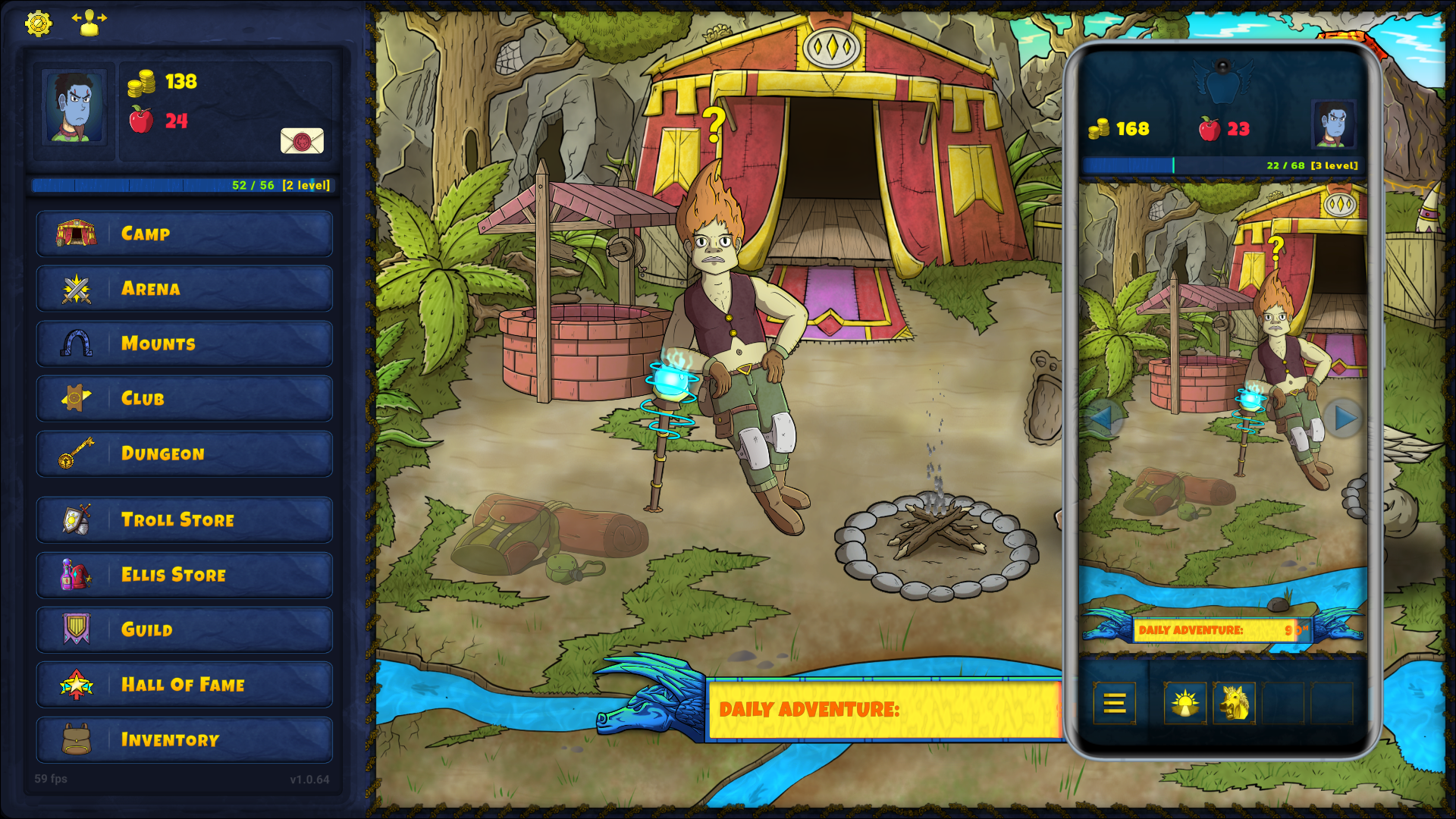Open Ellis Store
This screenshot has width=1456, height=819.
click(184, 575)
